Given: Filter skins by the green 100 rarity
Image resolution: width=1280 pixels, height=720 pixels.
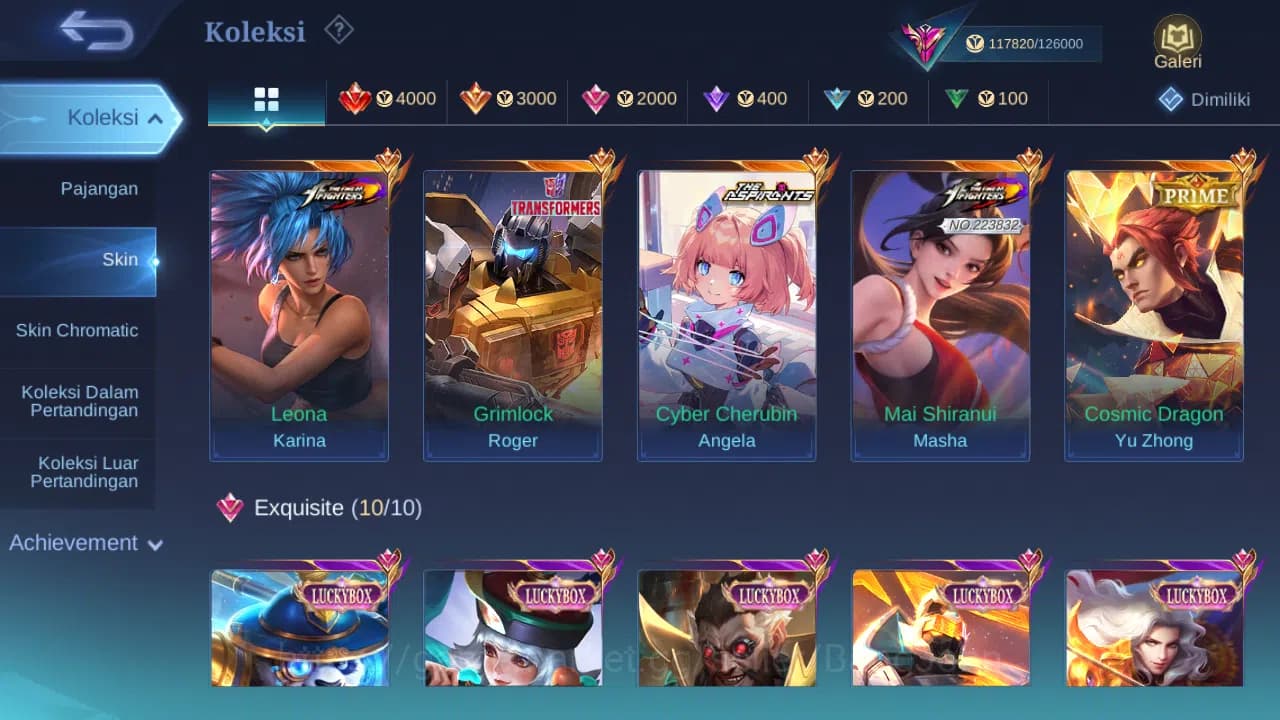Looking at the screenshot, I should pos(988,98).
